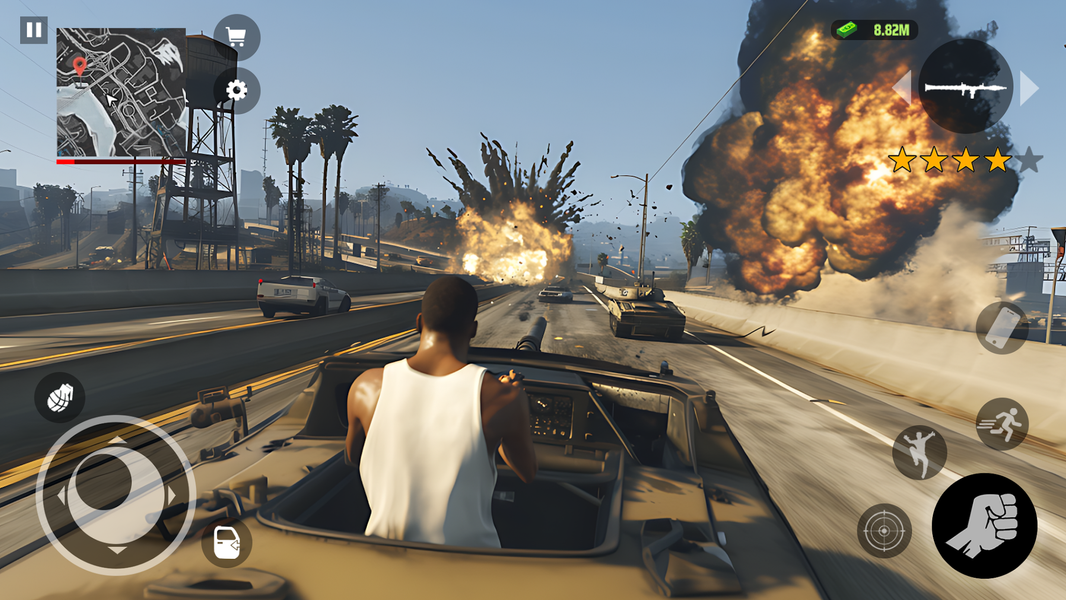Activate the sprint button

point(1002,423)
